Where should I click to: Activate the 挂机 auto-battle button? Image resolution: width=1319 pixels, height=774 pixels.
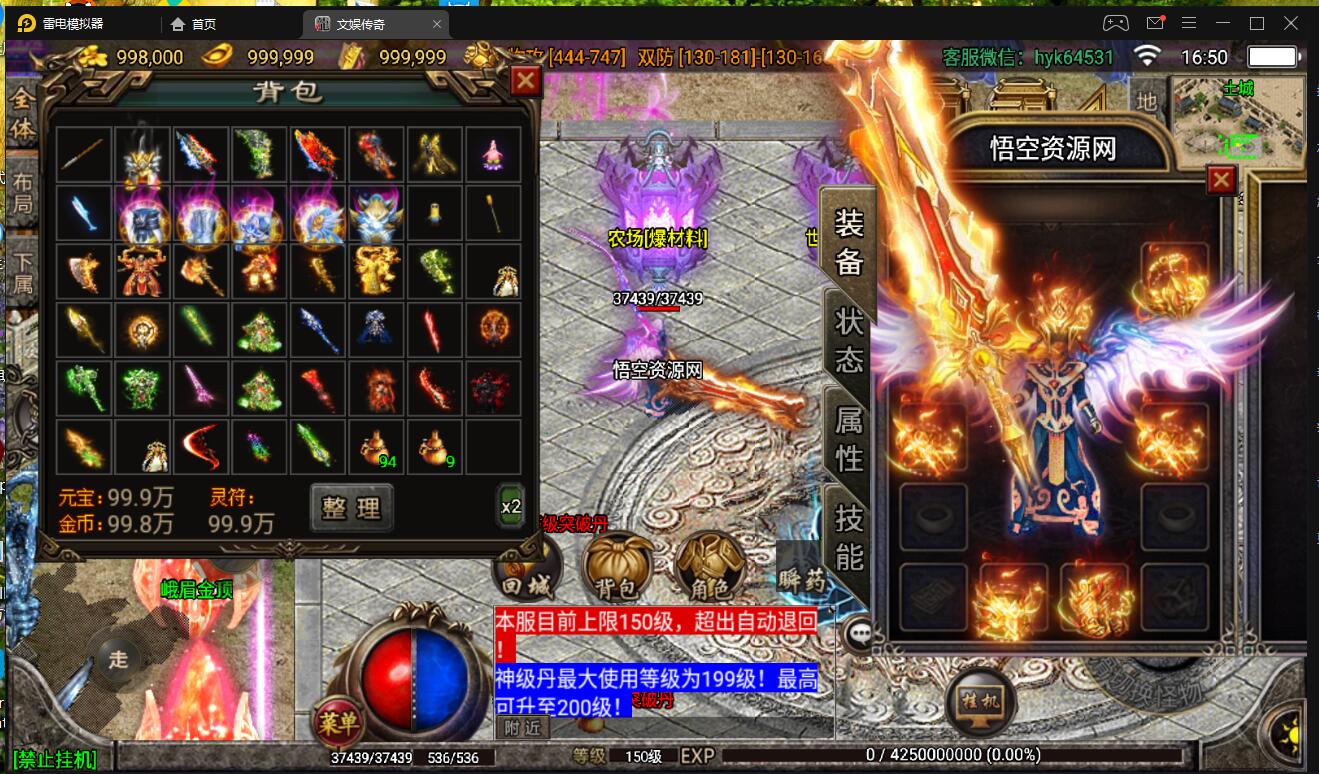pyautogui.click(x=981, y=700)
